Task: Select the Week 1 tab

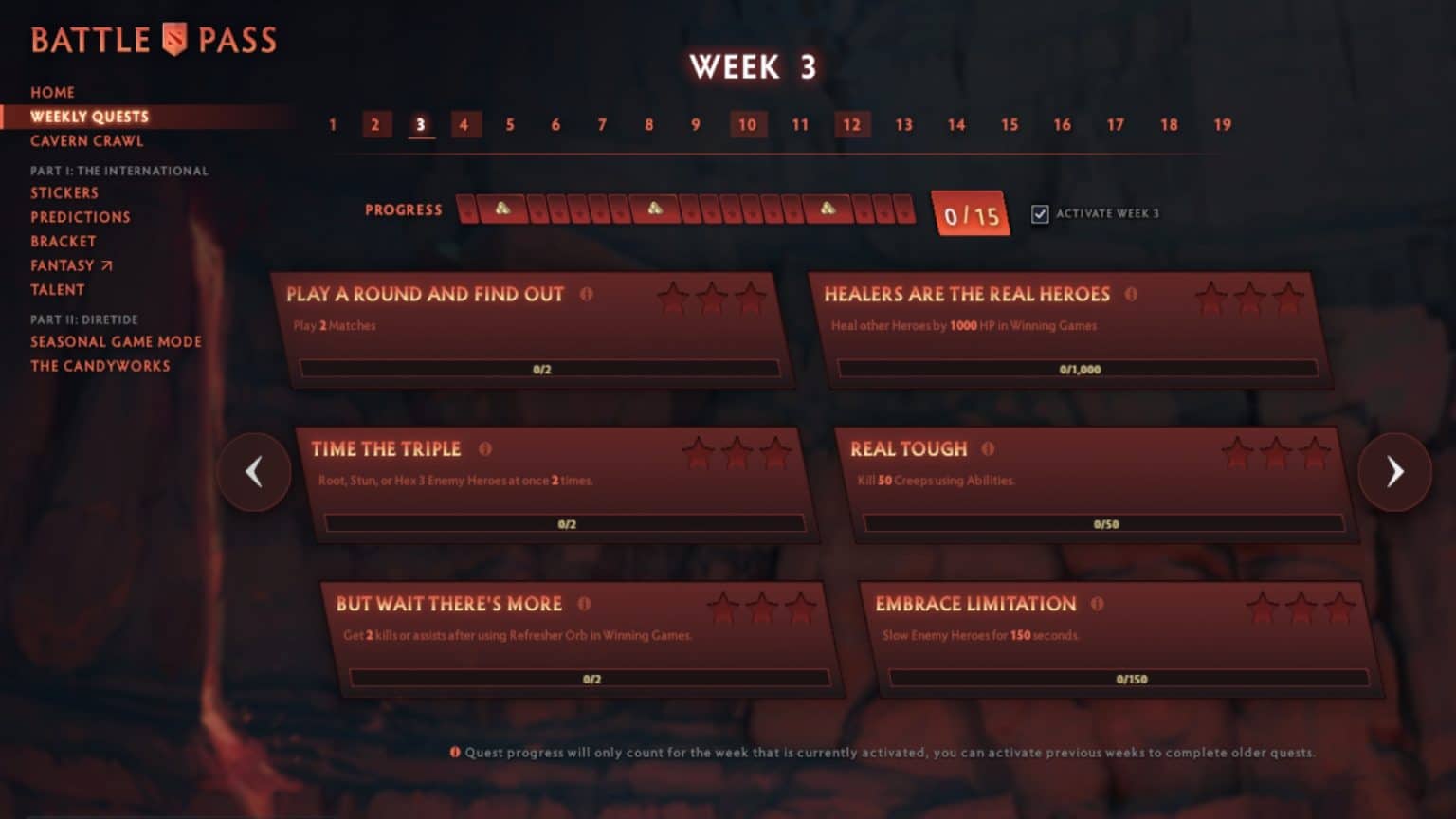Action: 333,124
